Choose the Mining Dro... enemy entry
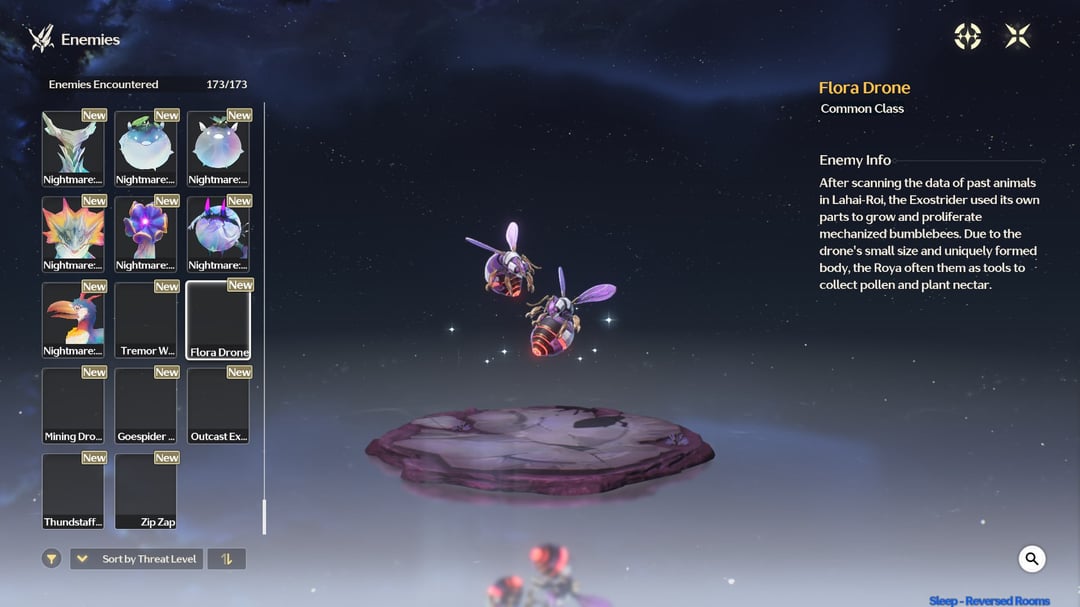Image resolution: width=1080 pixels, height=607 pixels. pyautogui.click(x=73, y=405)
